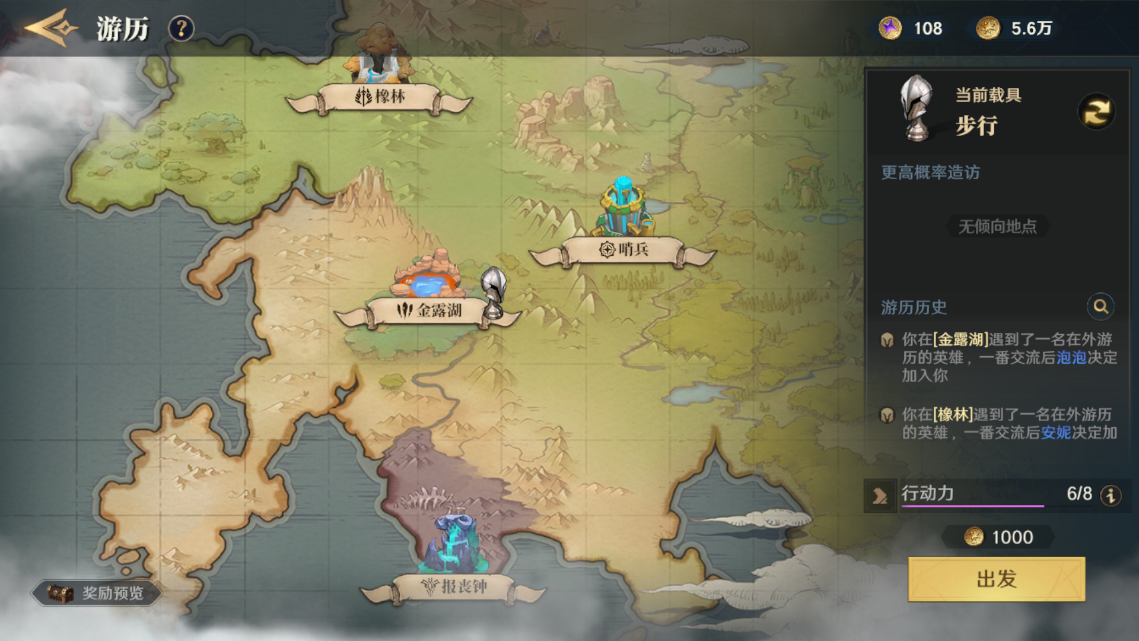Select the 橡林 map location

pos(379,97)
